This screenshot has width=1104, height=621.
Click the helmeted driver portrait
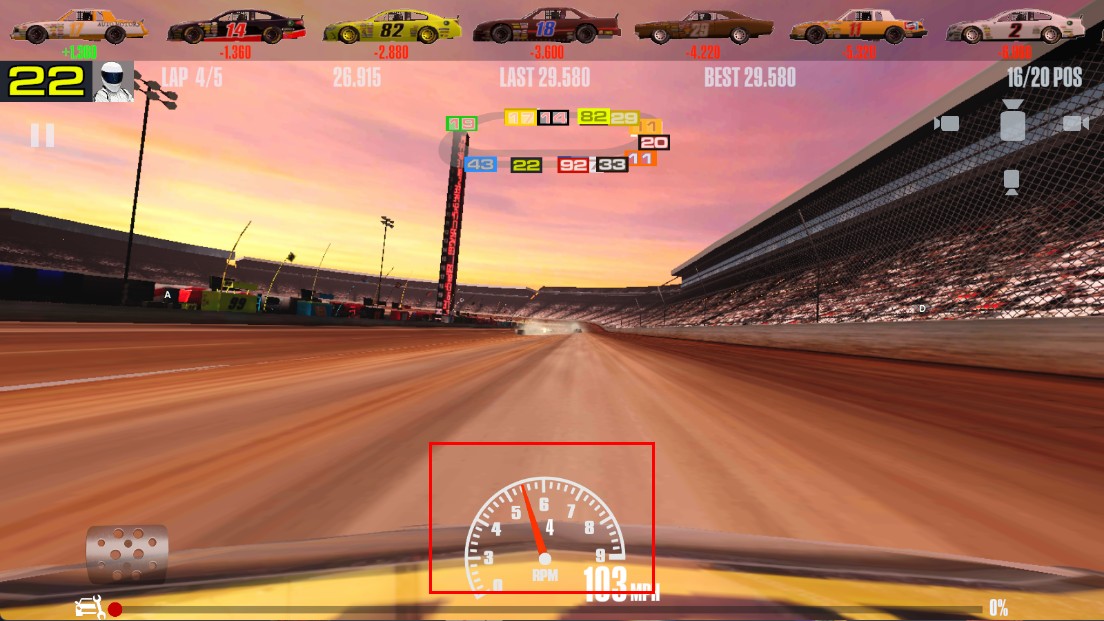point(113,82)
